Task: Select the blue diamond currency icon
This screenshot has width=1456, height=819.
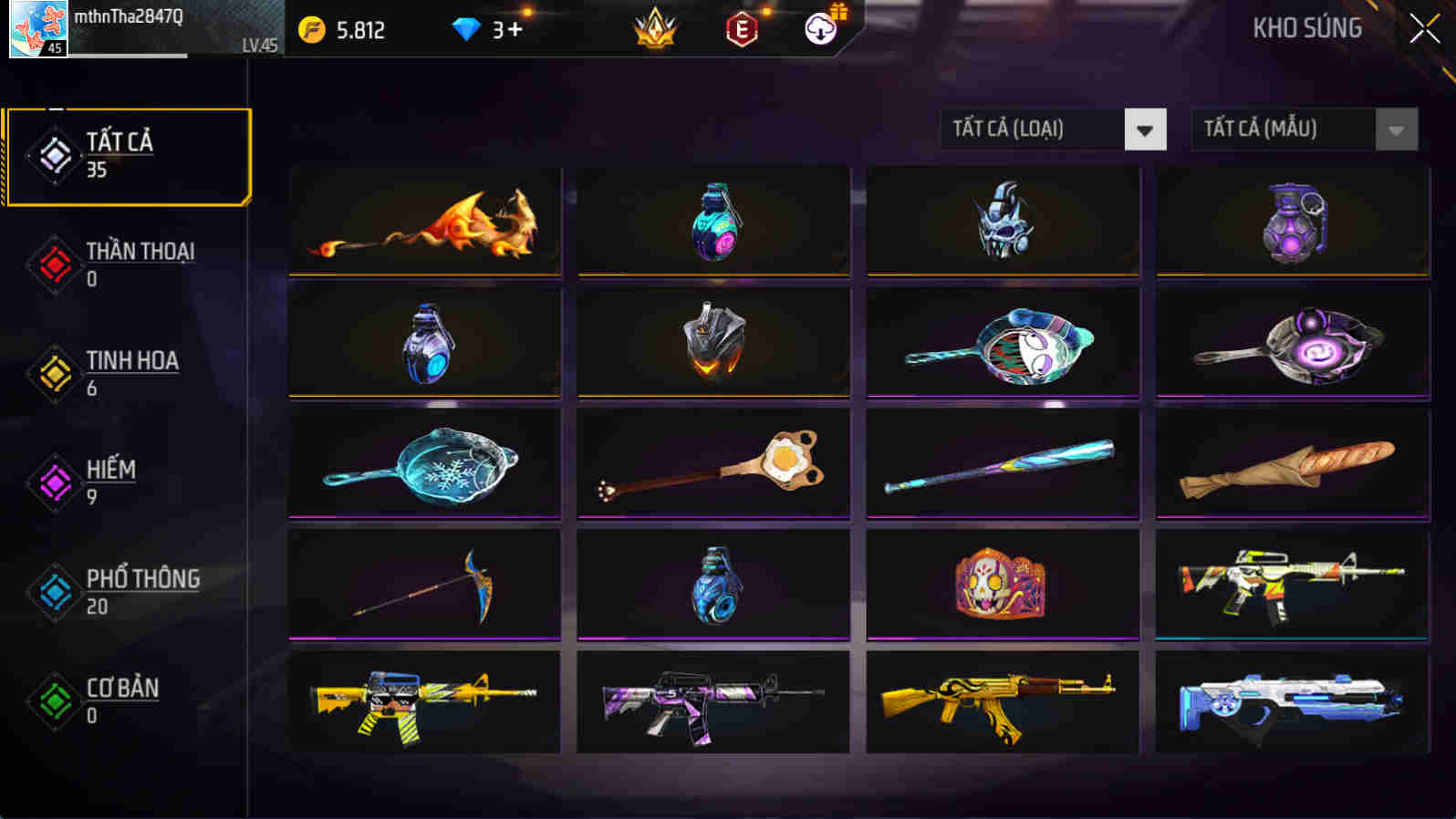Action: (468, 28)
